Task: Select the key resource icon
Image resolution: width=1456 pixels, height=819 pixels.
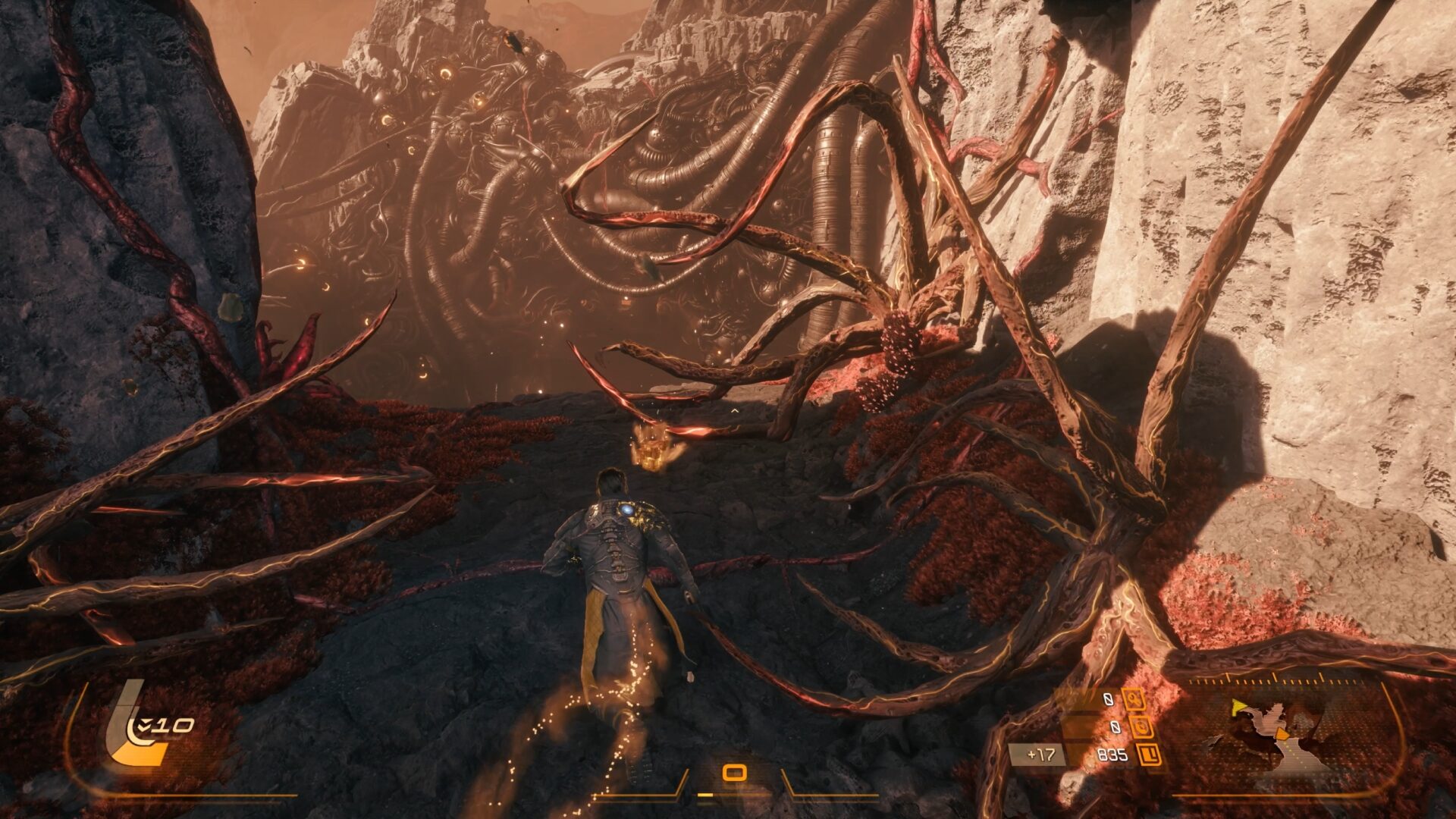Action: [1134, 699]
